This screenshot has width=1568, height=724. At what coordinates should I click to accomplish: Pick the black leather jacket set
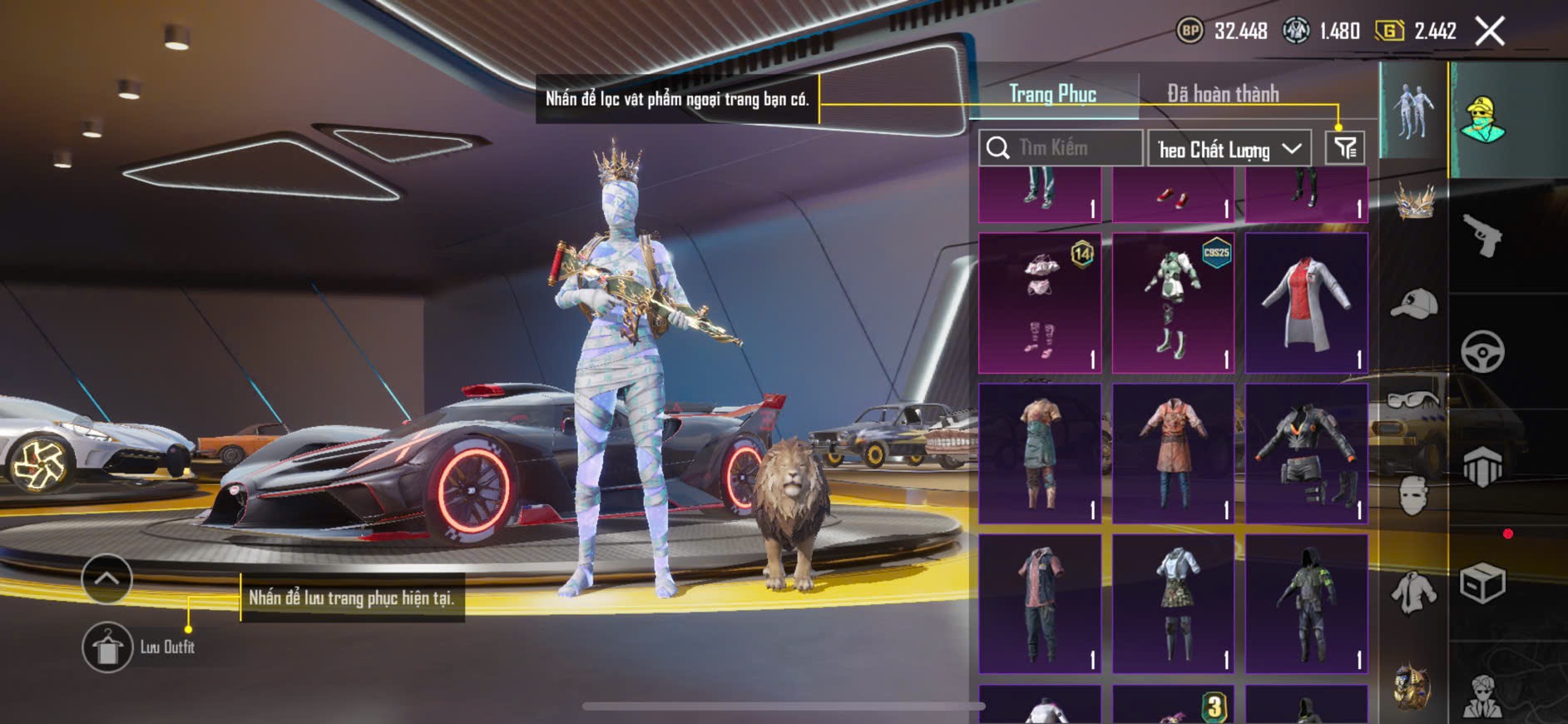click(x=1306, y=454)
